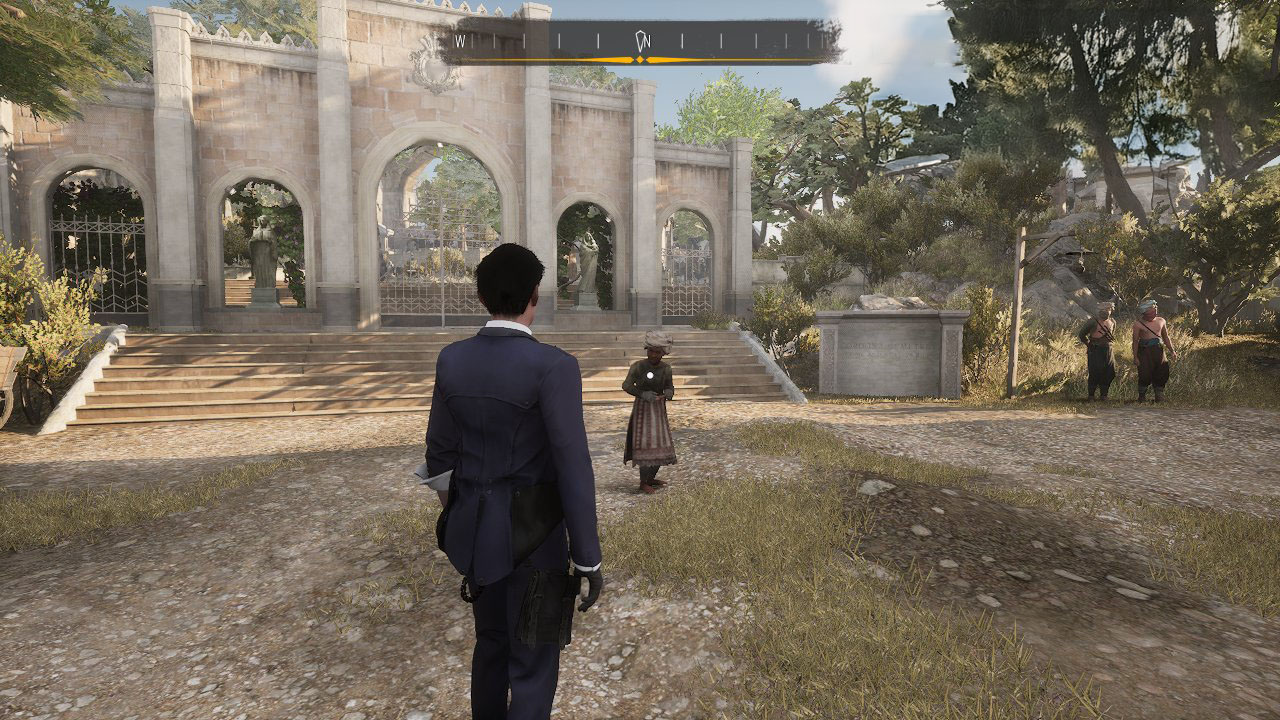The height and width of the screenshot is (720, 1280).
Task: Select the white interaction marker on the woman
Action: pyautogui.click(x=651, y=377)
